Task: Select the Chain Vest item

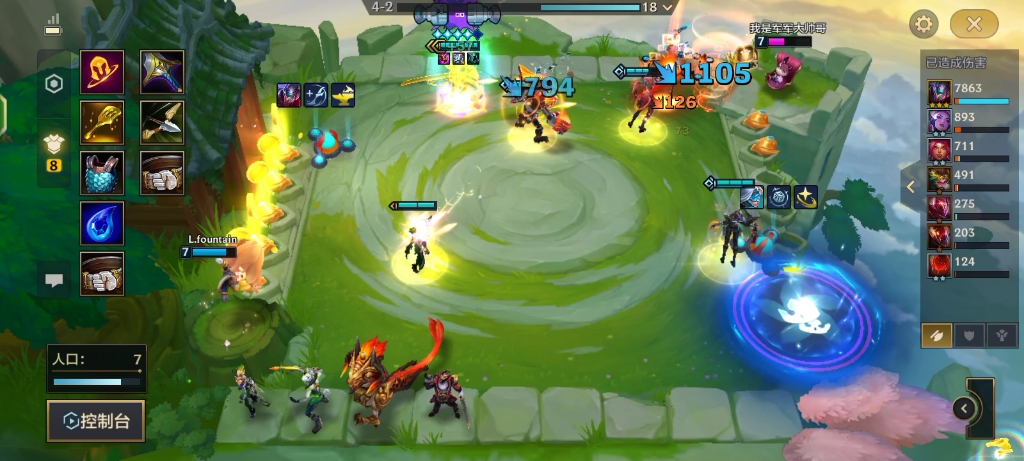Action: [x=102, y=173]
